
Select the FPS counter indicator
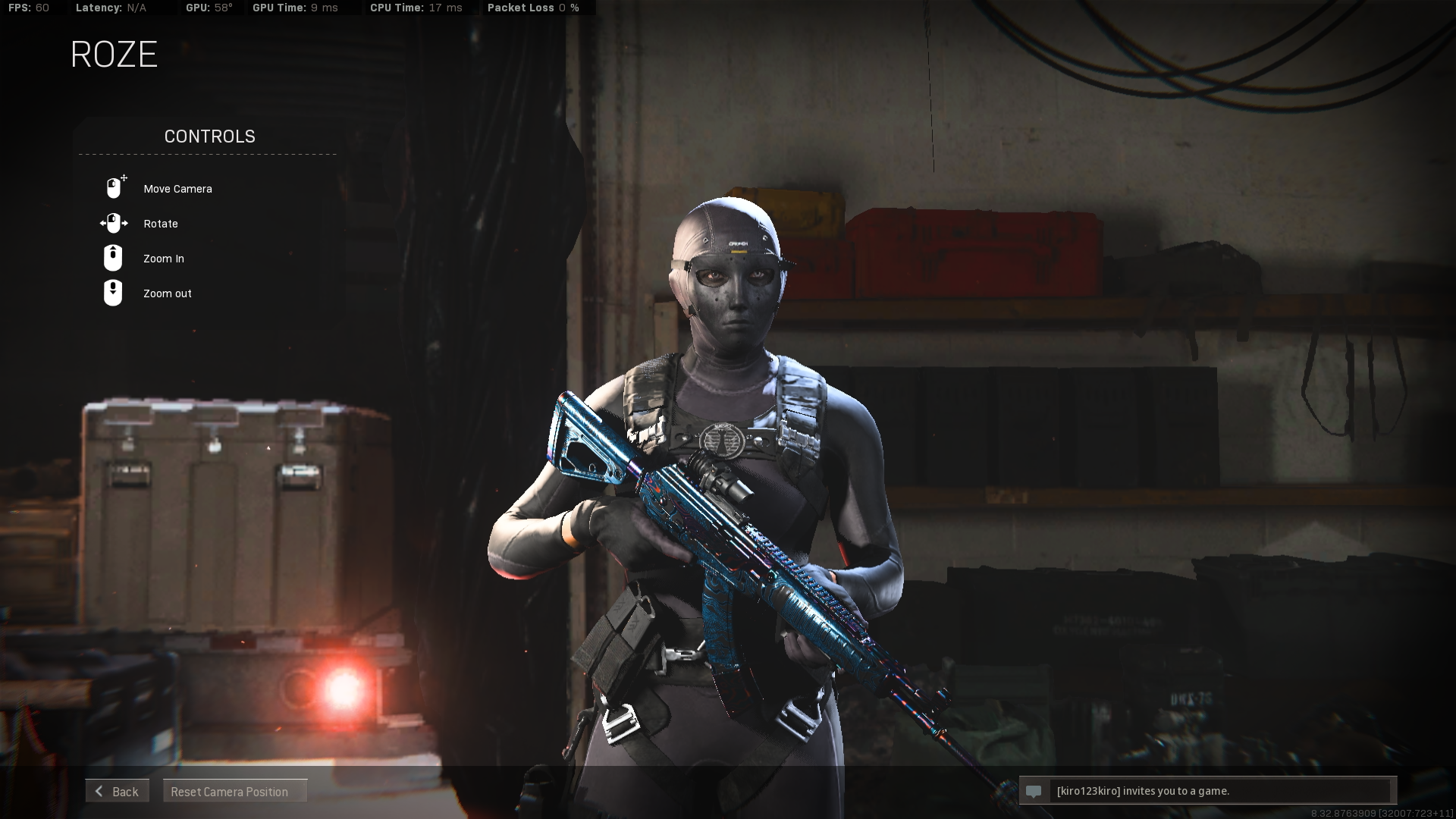[29, 8]
